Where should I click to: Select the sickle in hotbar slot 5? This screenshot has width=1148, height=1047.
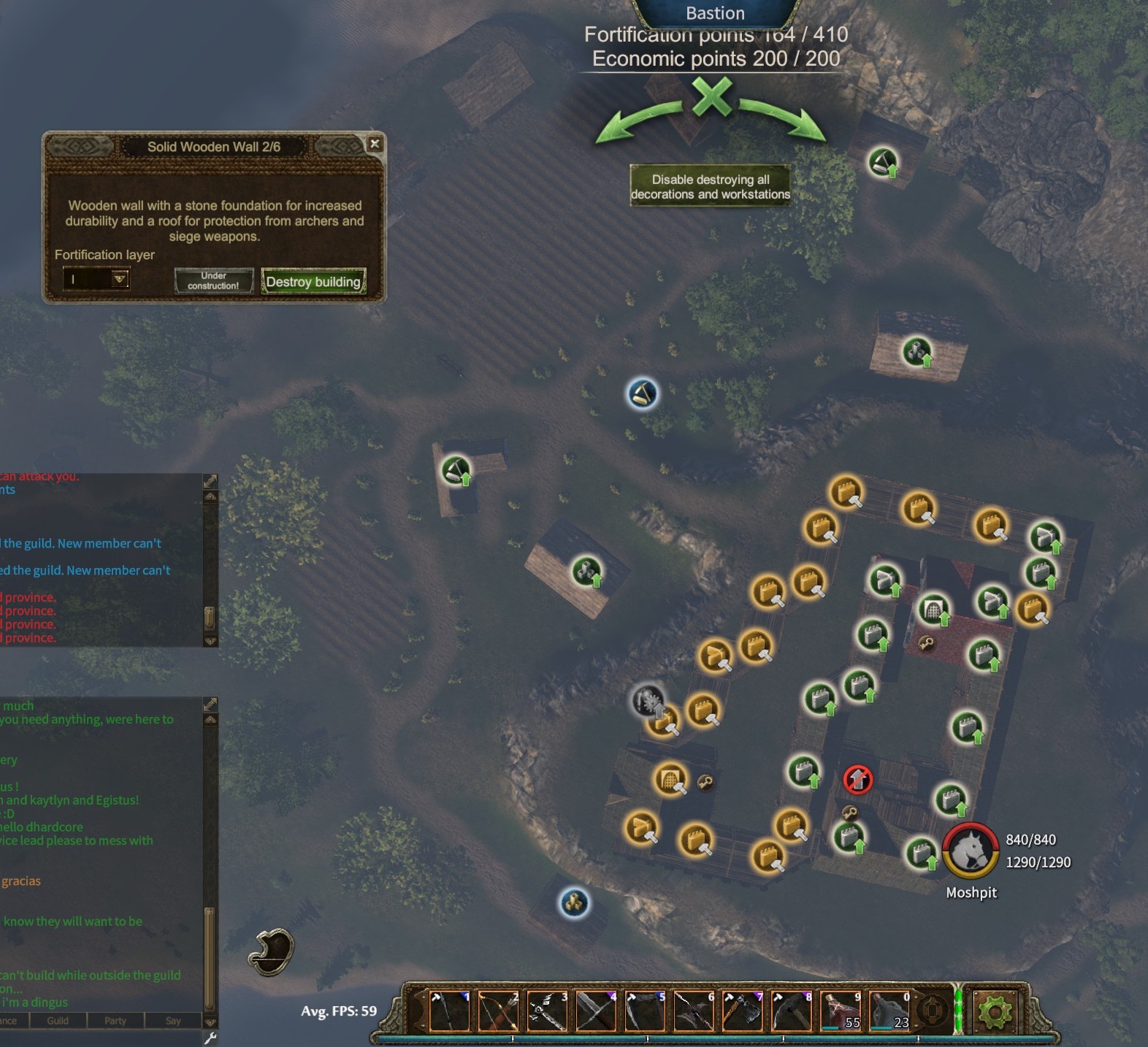tap(646, 1011)
